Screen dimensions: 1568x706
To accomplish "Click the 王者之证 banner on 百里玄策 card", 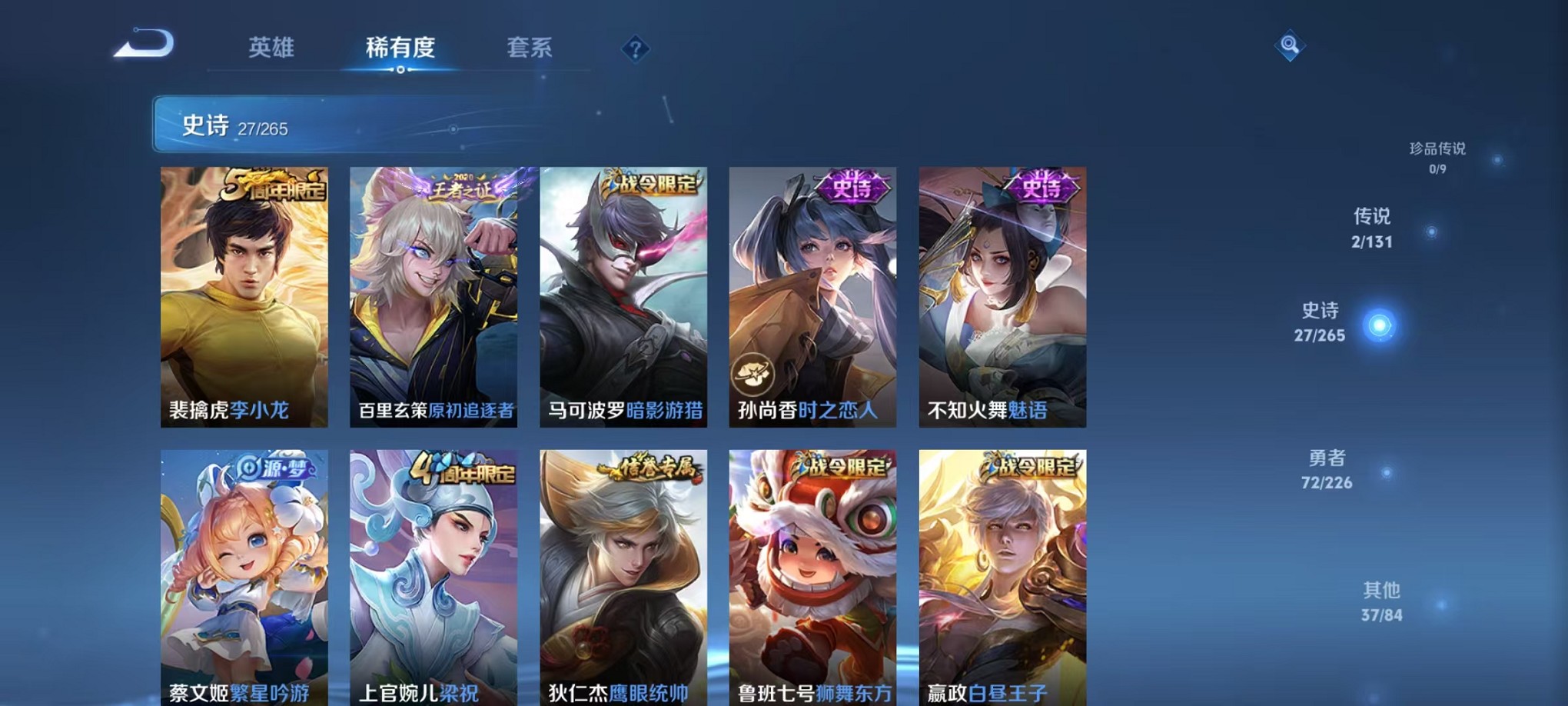I will (x=461, y=186).
